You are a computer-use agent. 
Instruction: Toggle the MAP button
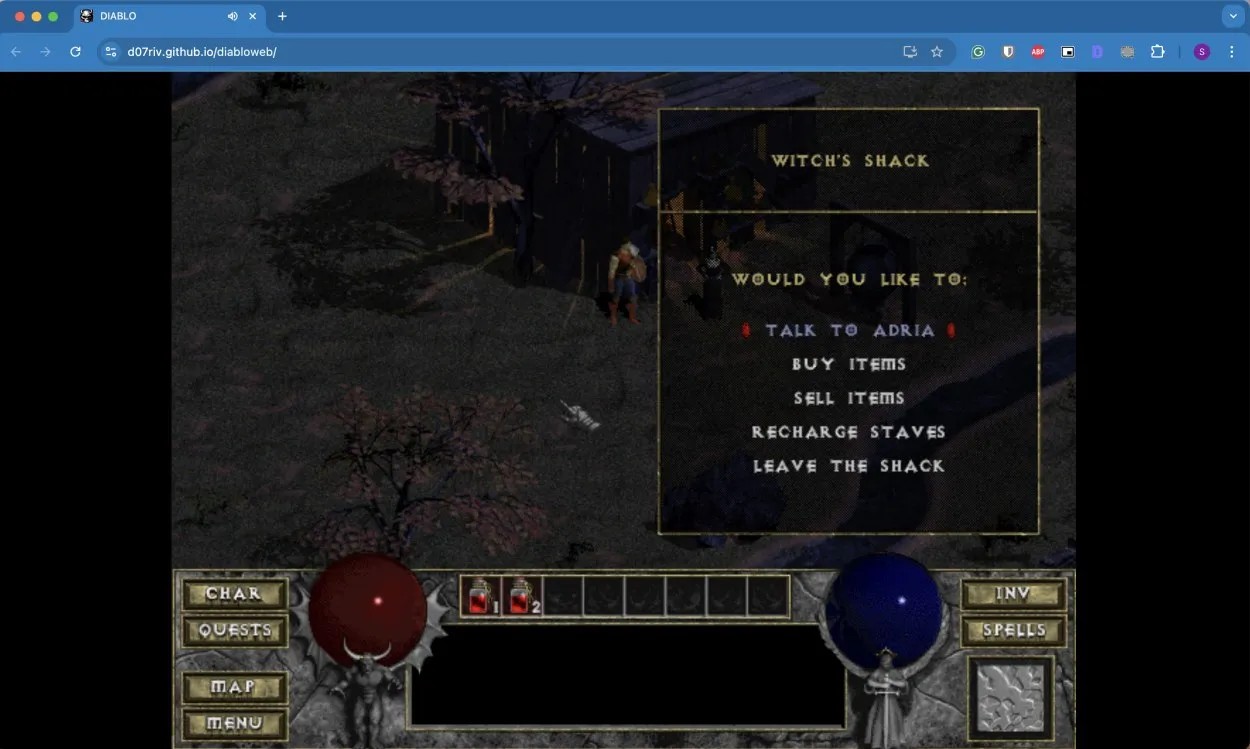[234, 687]
